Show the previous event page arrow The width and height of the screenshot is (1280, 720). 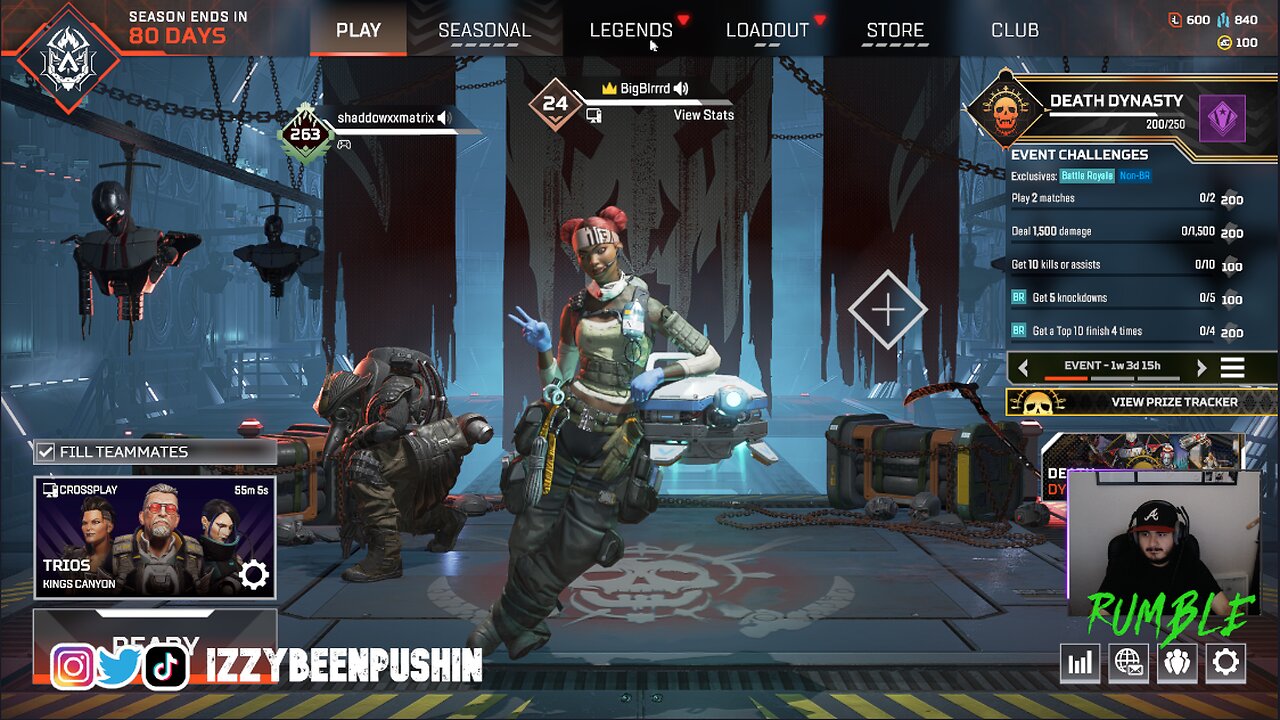[1022, 367]
